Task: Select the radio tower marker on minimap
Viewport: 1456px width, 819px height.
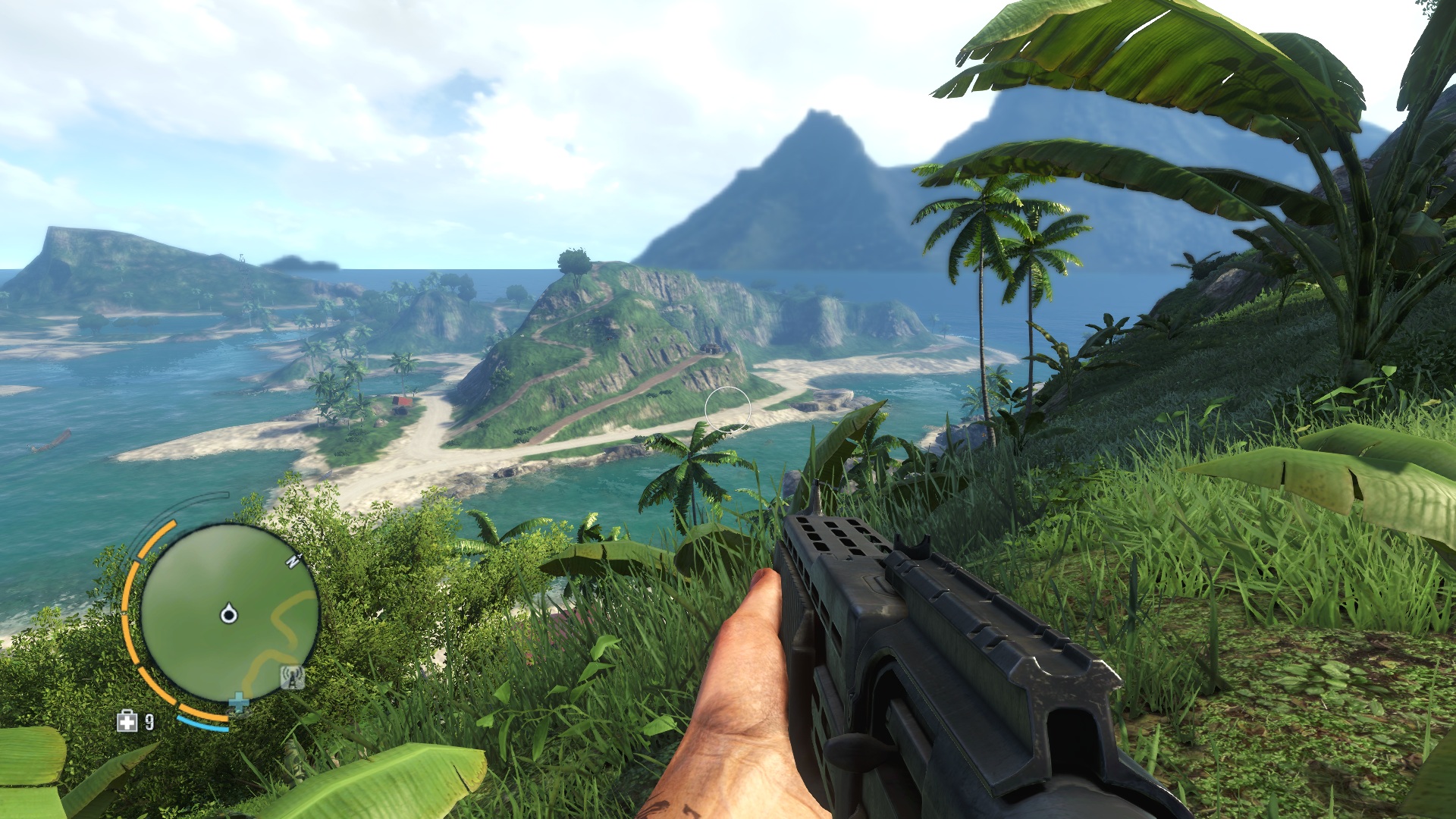Action: point(292,676)
